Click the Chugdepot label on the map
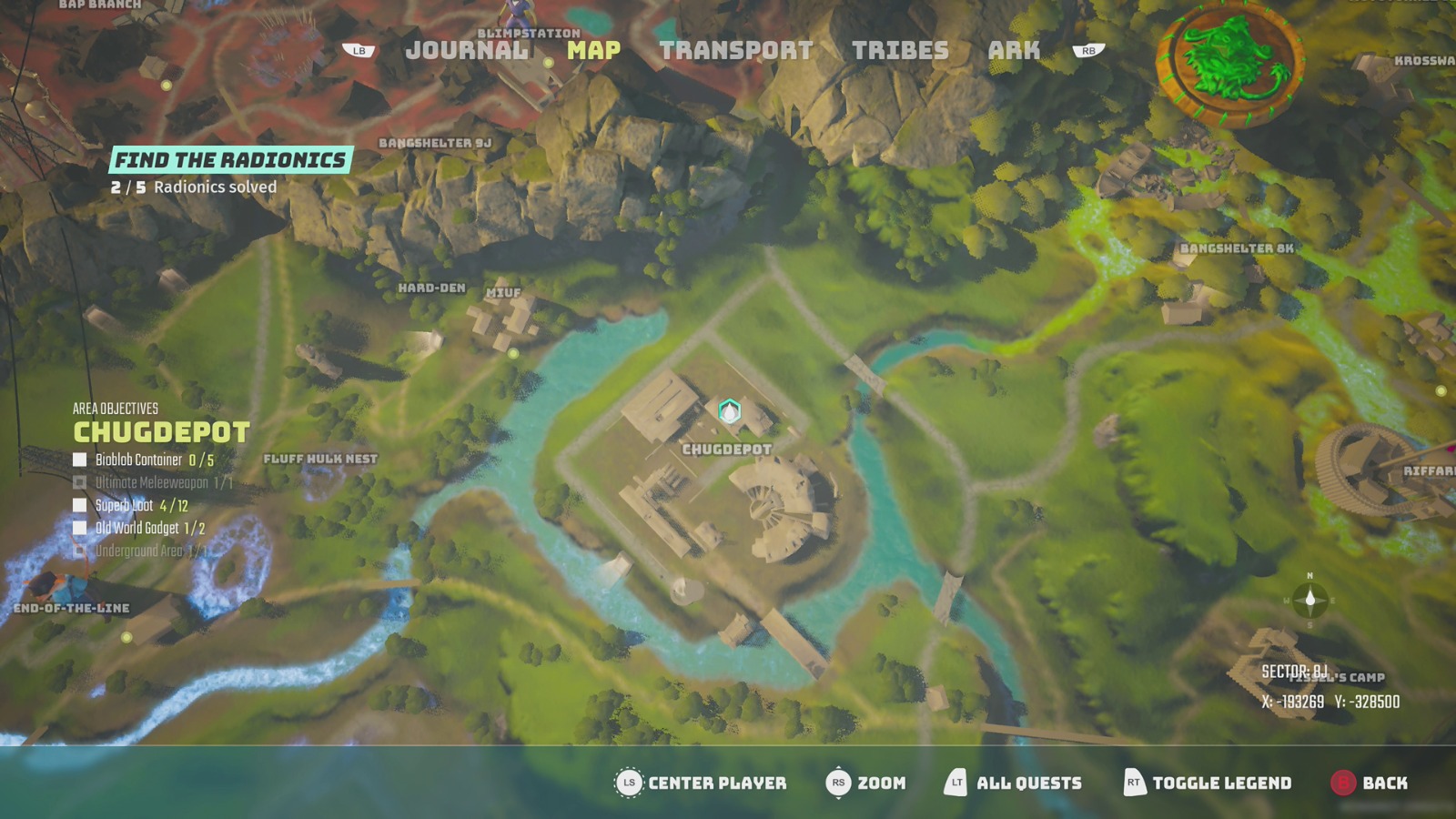Viewport: 1456px width, 819px height. point(727,448)
